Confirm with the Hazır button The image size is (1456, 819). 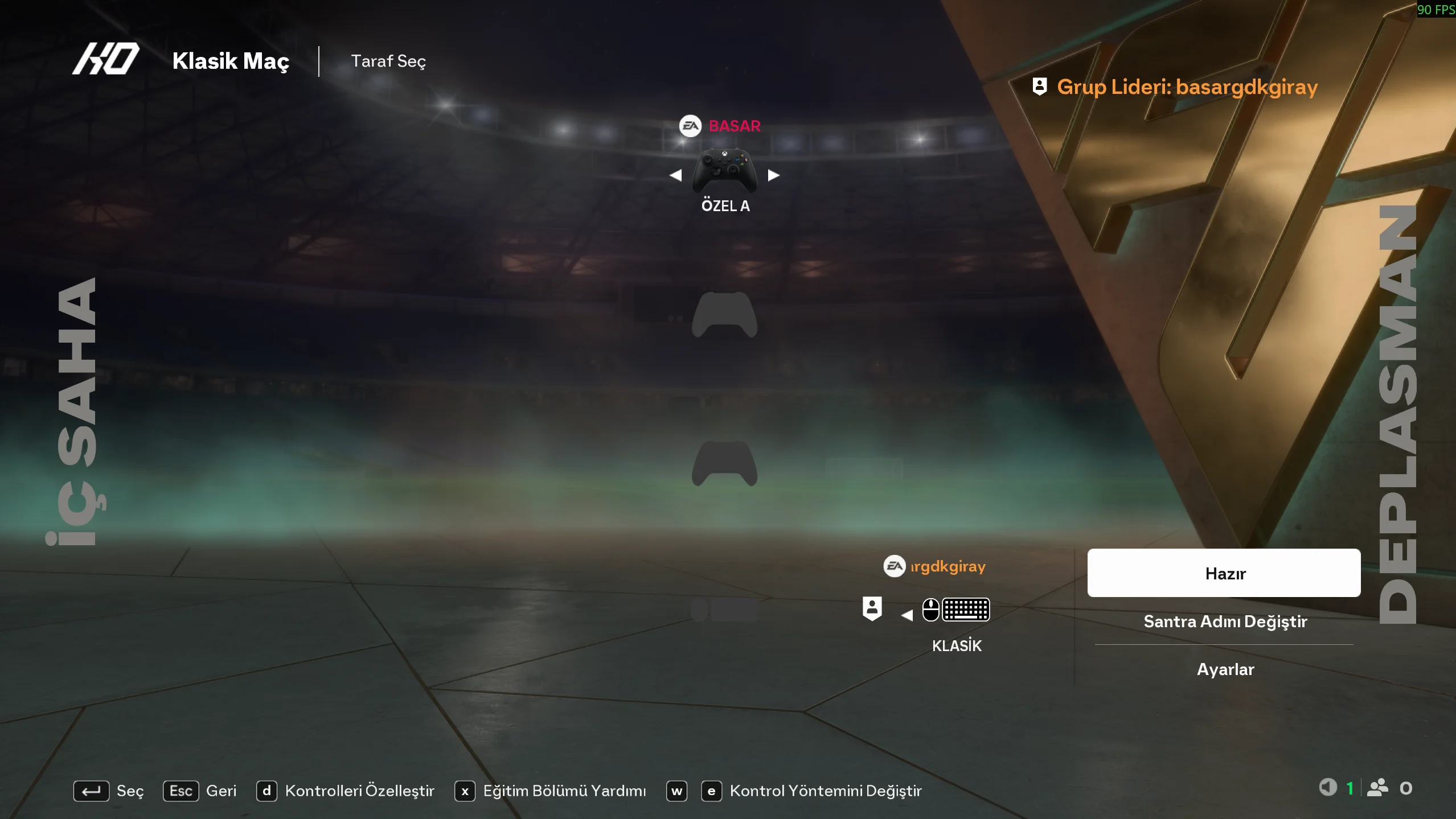[1224, 573]
